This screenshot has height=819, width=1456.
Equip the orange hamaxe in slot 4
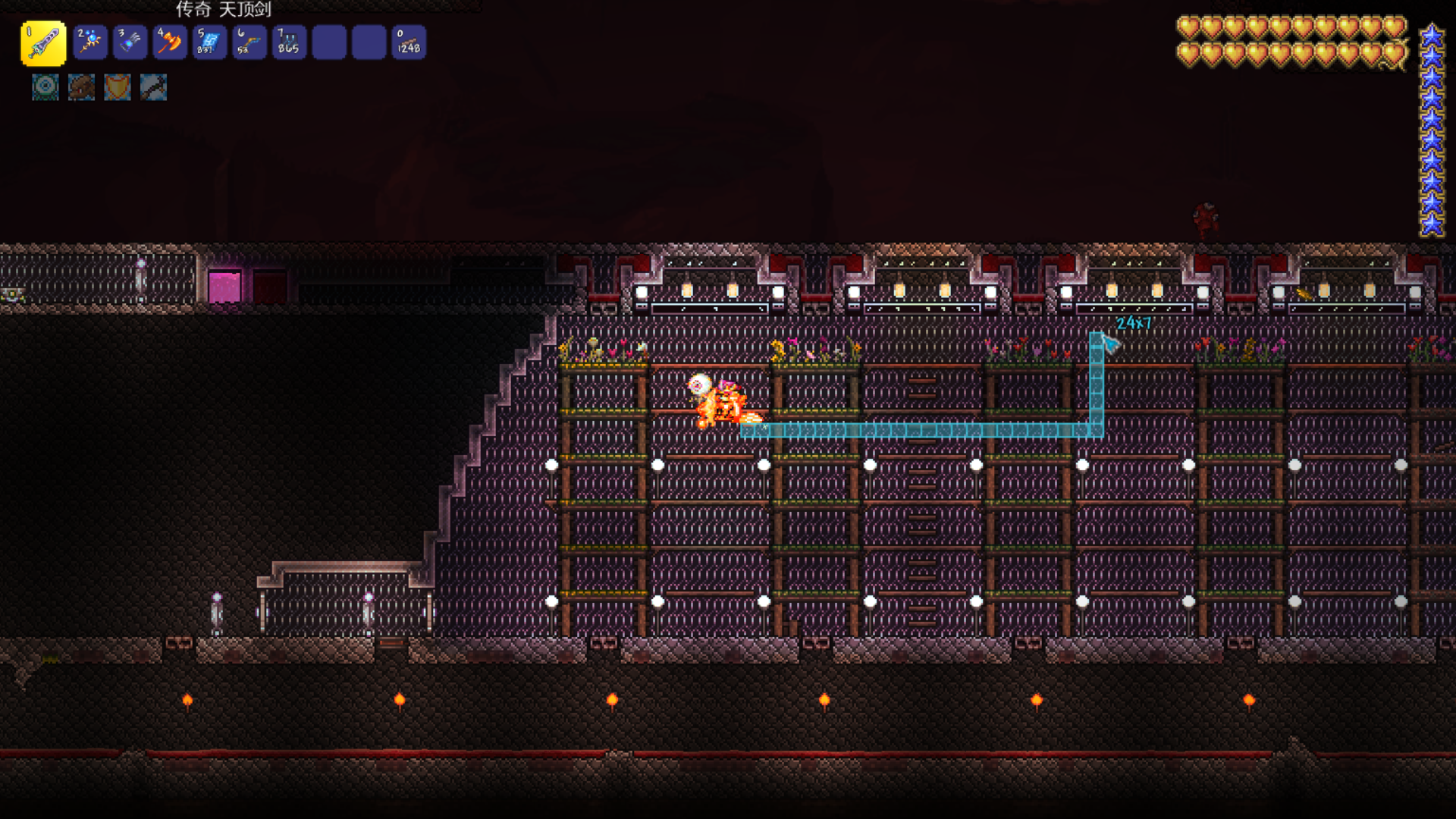coord(169,42)
